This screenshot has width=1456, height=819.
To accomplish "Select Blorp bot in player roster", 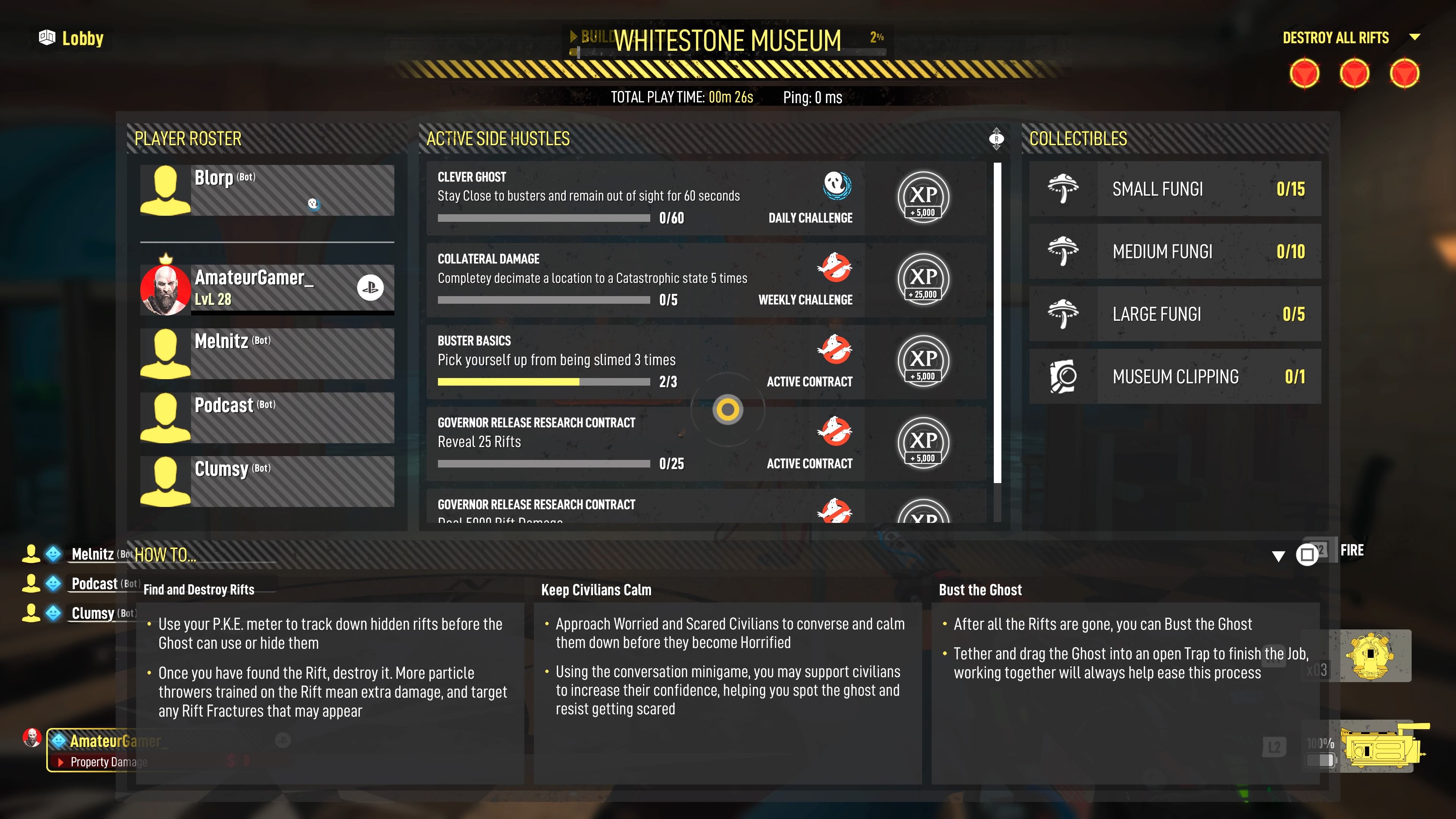I will (x=267, y=190).
